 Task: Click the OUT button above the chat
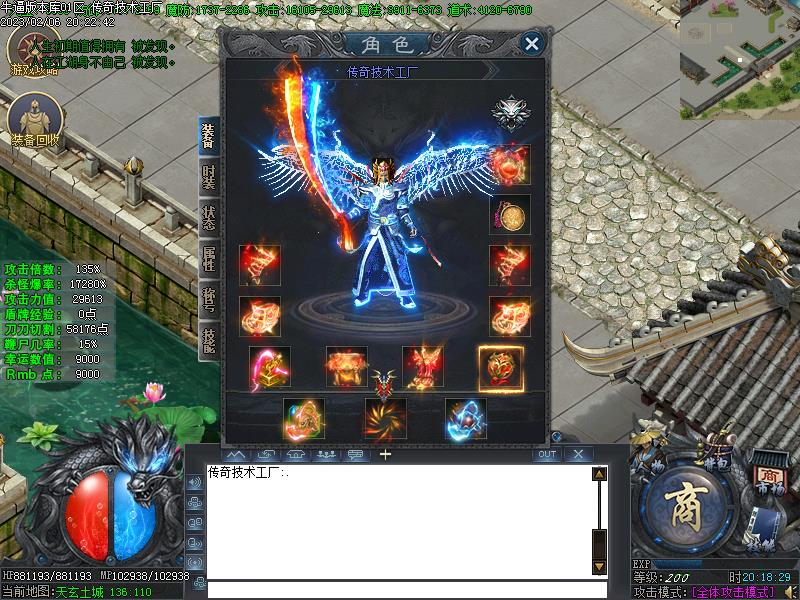(546, 454)
